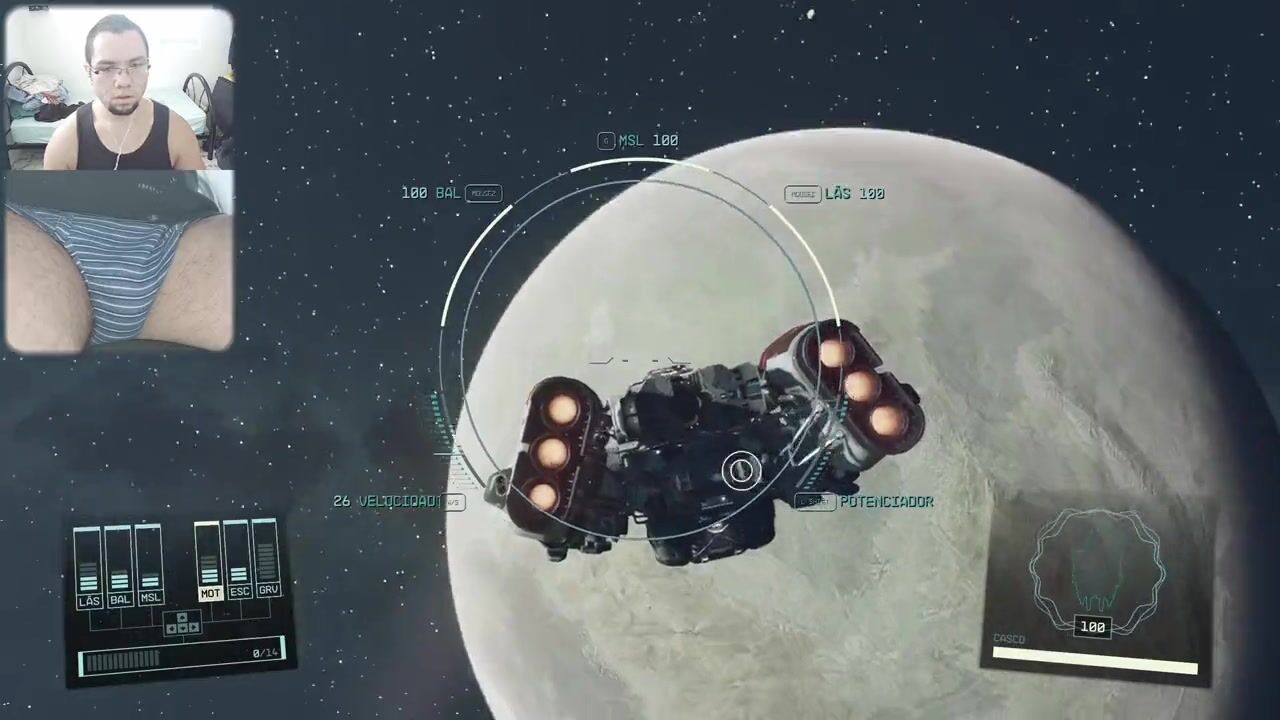Click the streamer webcam overlay
1280x720 pixels.
[x=119, y=180]
